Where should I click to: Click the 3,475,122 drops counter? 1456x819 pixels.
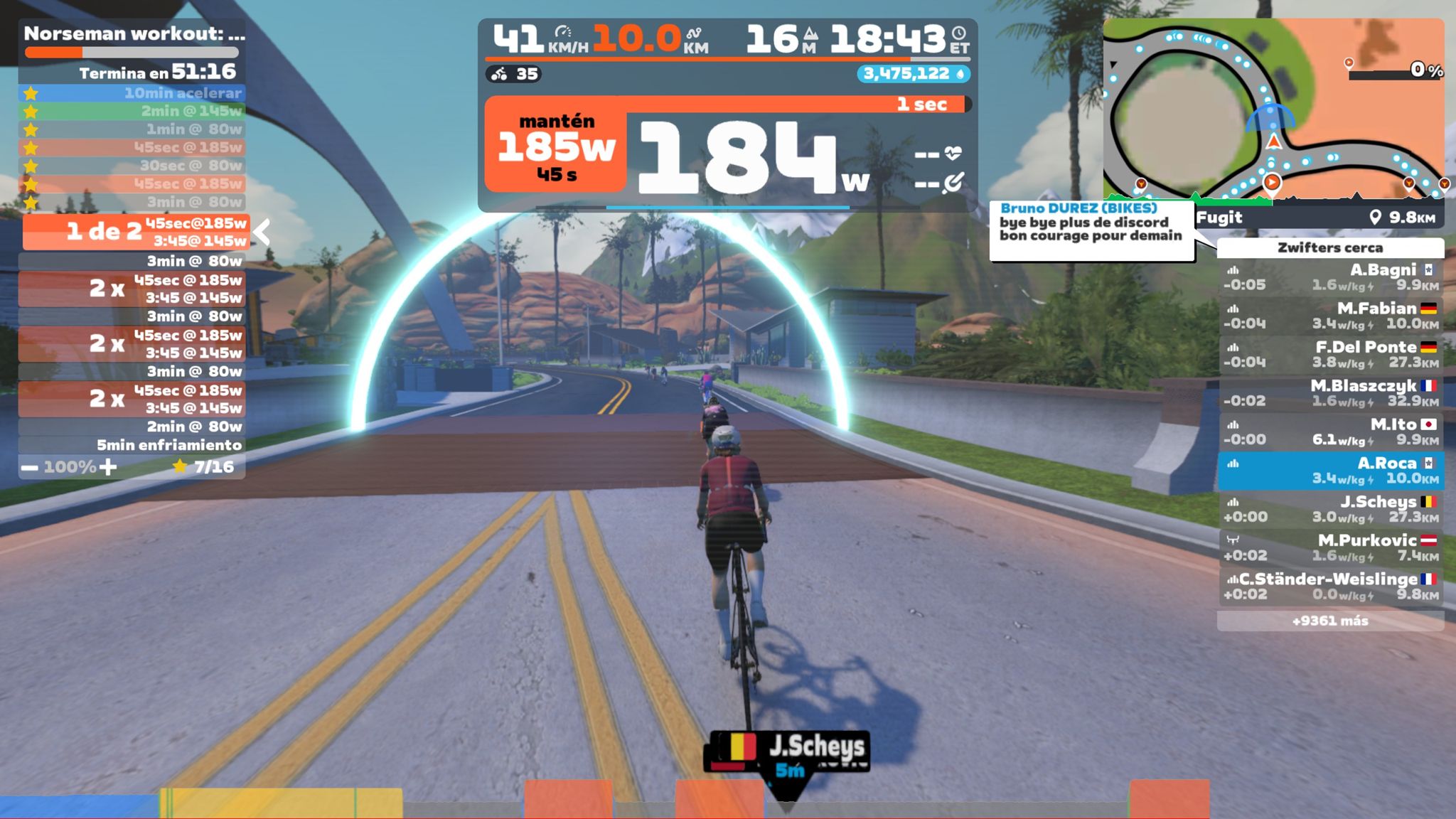(x=913, y=74)
